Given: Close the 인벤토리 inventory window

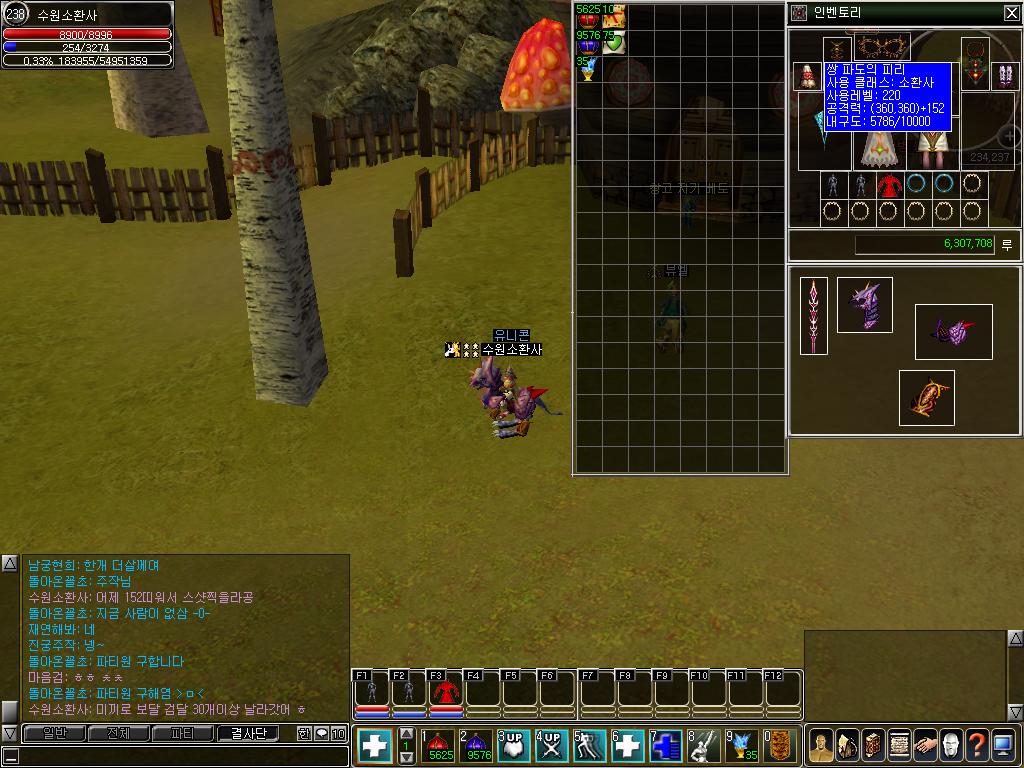Looking at the screenshot, I should click(1011, 13).
